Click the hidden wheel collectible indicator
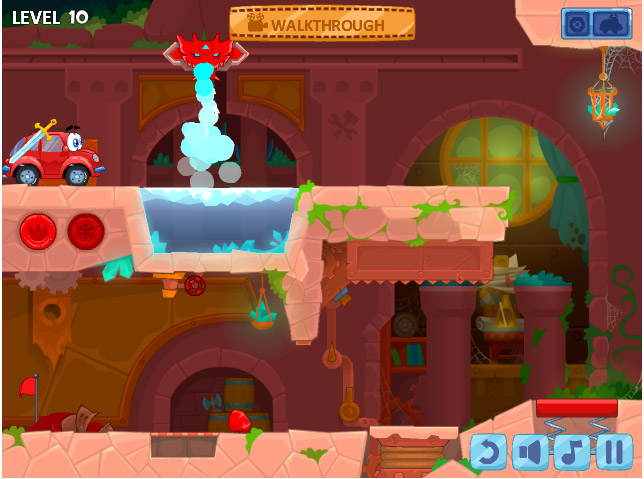 [576, 23]
